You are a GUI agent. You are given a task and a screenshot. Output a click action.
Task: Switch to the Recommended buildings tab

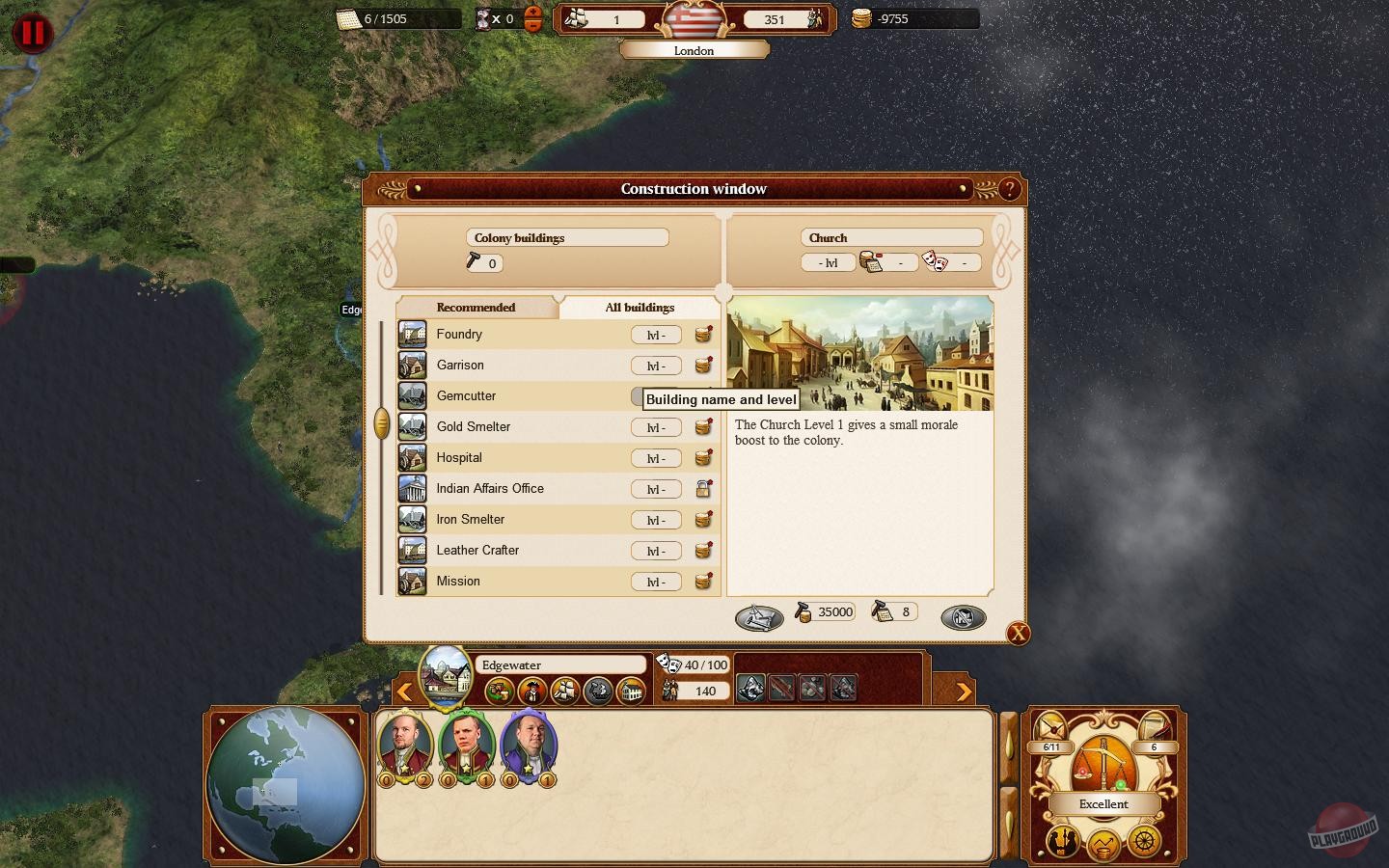(x=477, y=307)
